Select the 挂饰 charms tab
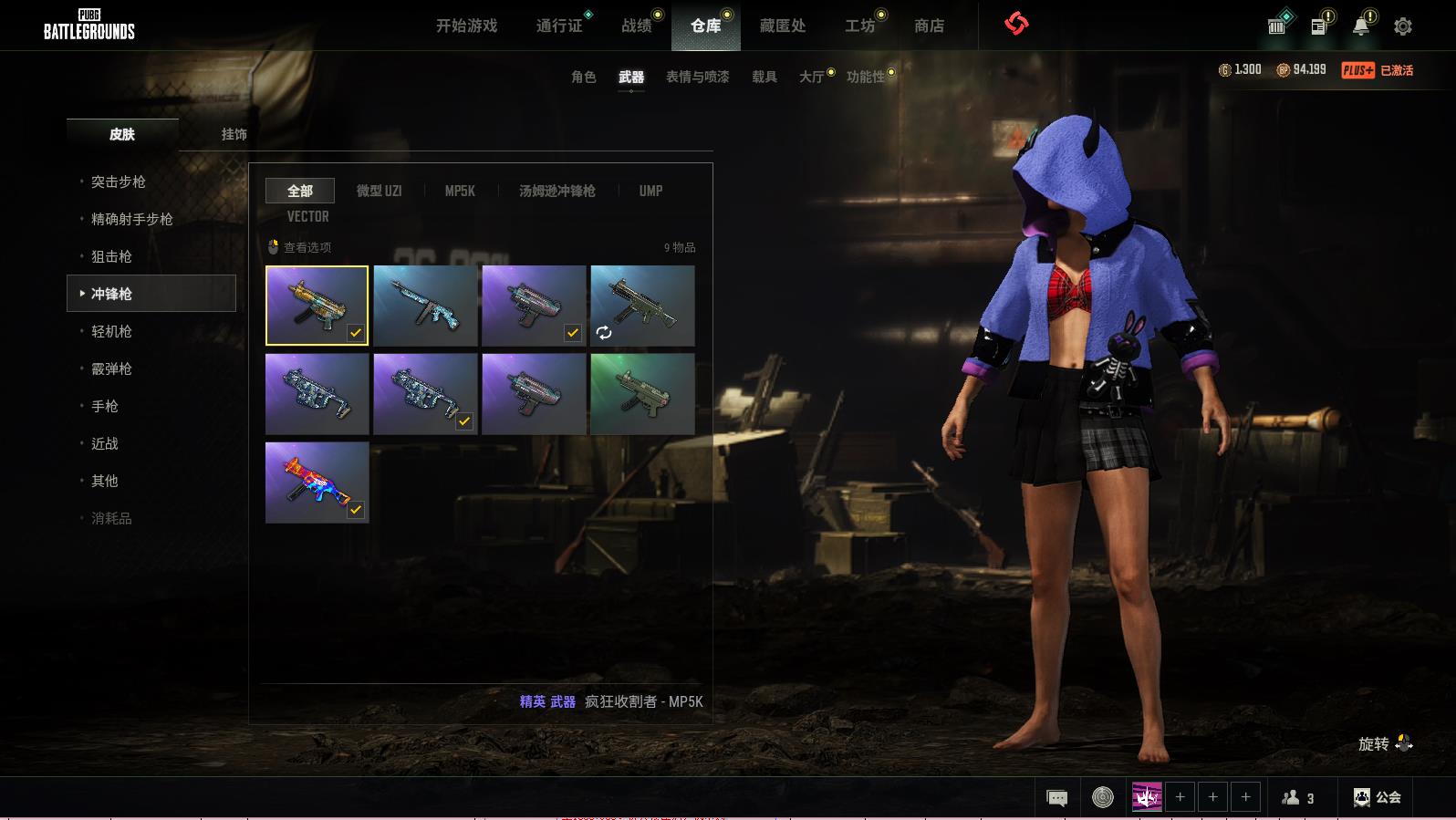 point(234,134)
